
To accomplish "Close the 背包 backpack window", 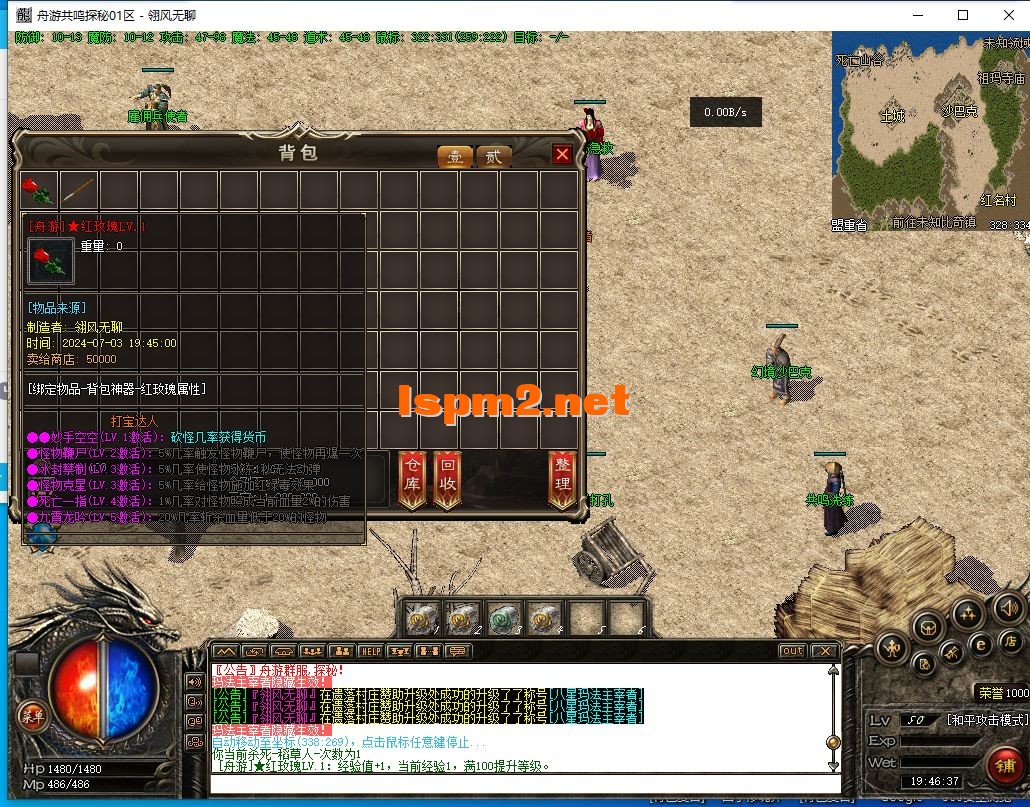I will [x=562, y=154].
